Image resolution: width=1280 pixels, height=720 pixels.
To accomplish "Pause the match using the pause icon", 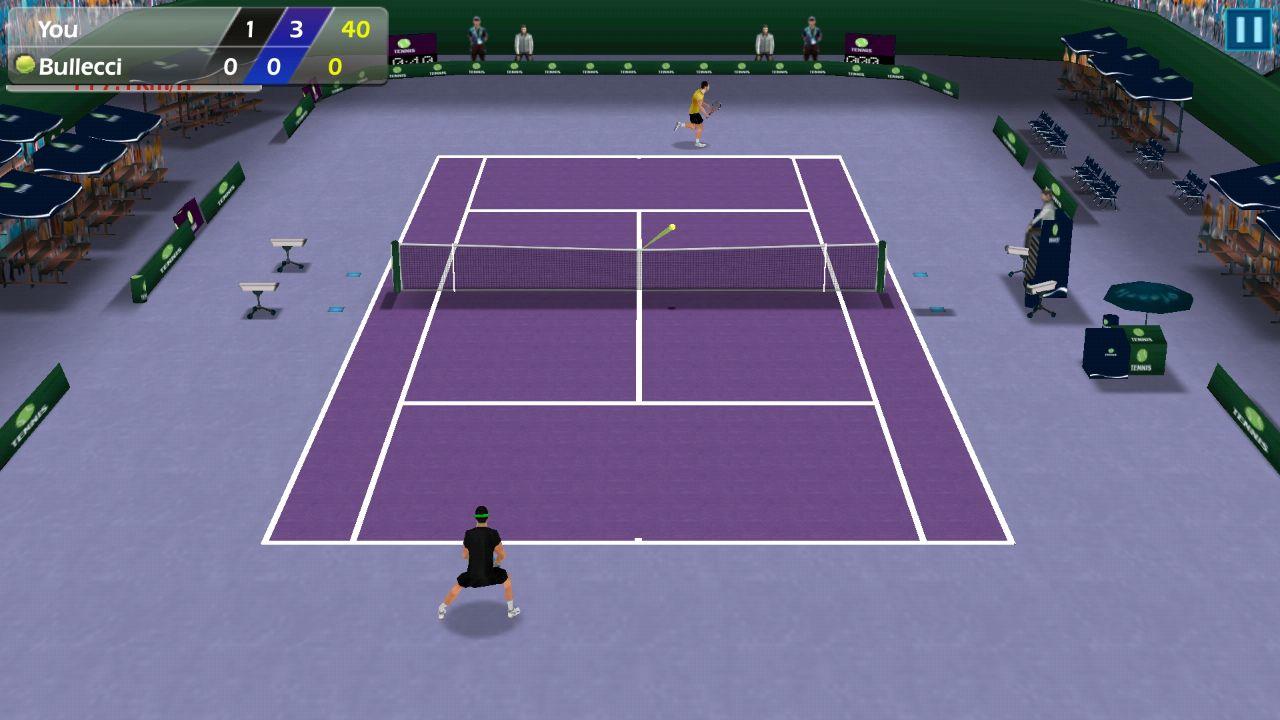I will pos(1248,30).
